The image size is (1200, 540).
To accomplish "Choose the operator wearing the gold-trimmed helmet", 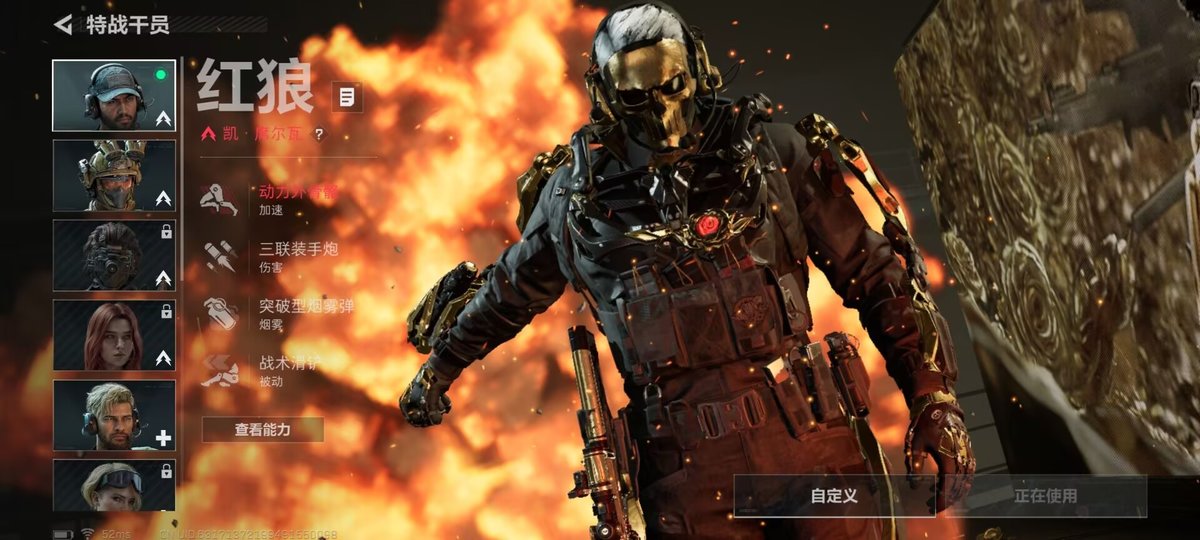I will [113, 176].
